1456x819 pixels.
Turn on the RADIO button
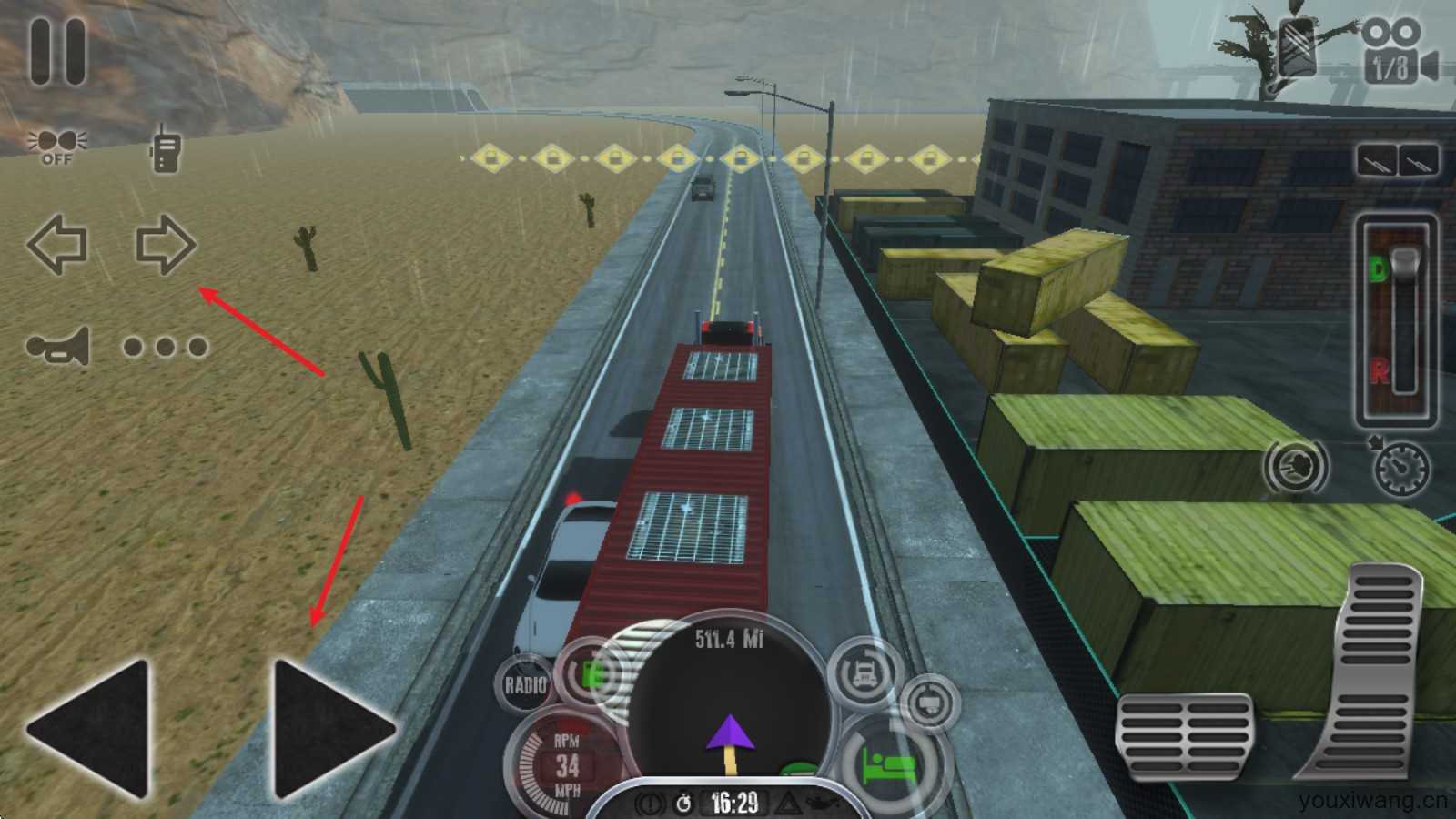(525, 684)
